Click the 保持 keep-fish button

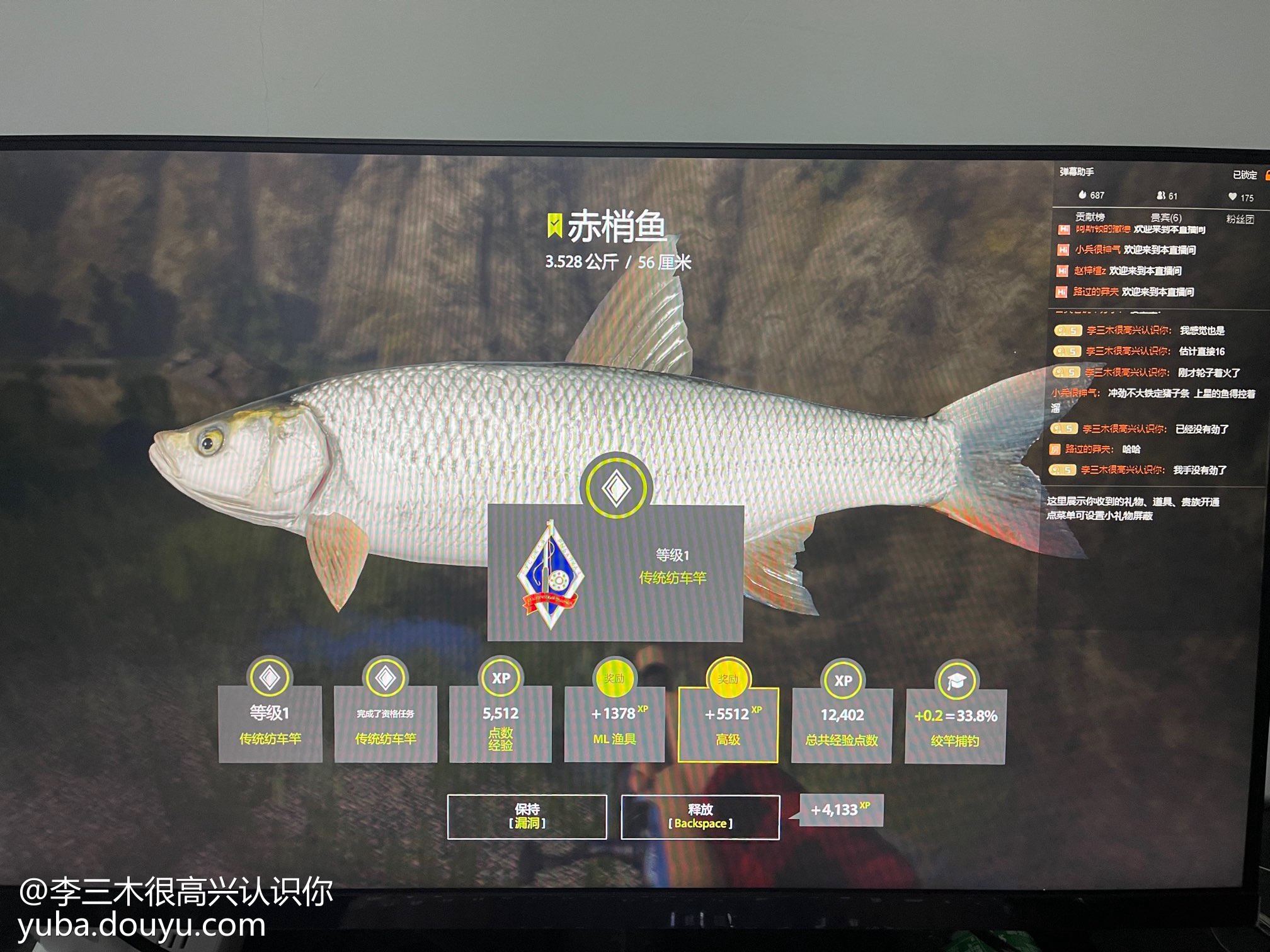(527, 817)
